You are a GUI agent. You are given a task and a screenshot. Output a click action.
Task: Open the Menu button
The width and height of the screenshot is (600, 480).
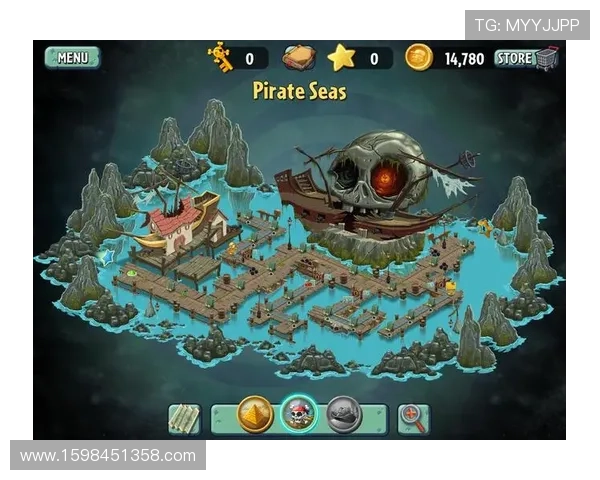73,58
